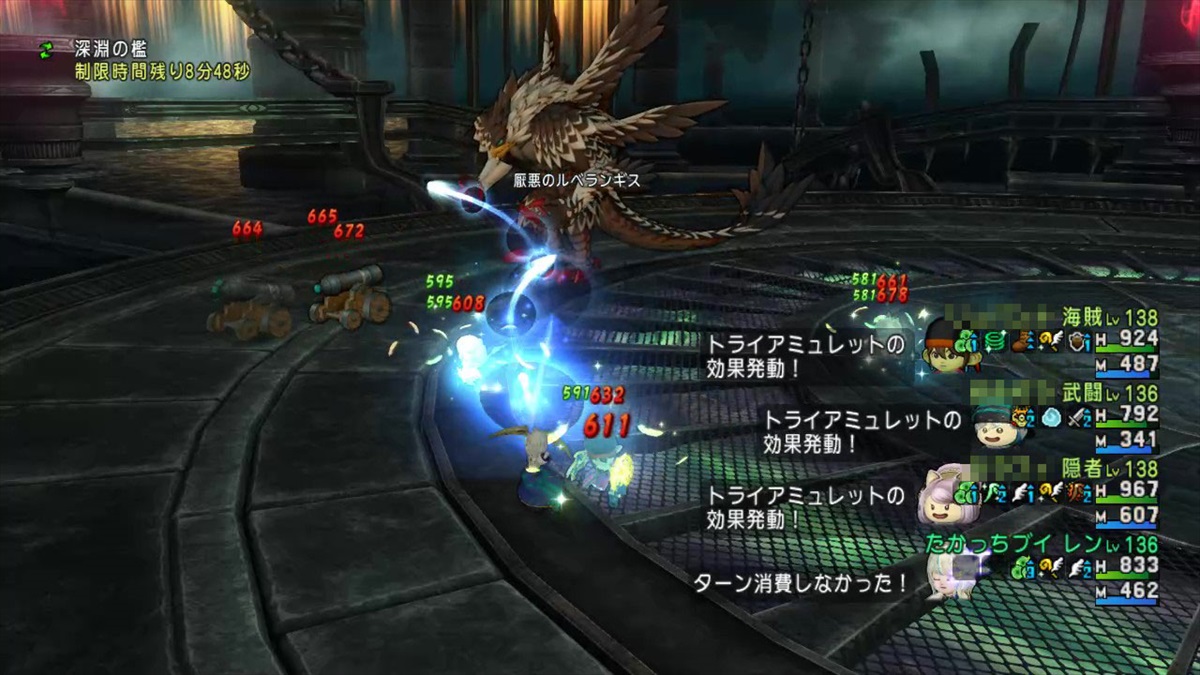Inspect the yellow mask buff icon on 武闘
This screenshot has width=1200, height=675.
click(1022, 418)
